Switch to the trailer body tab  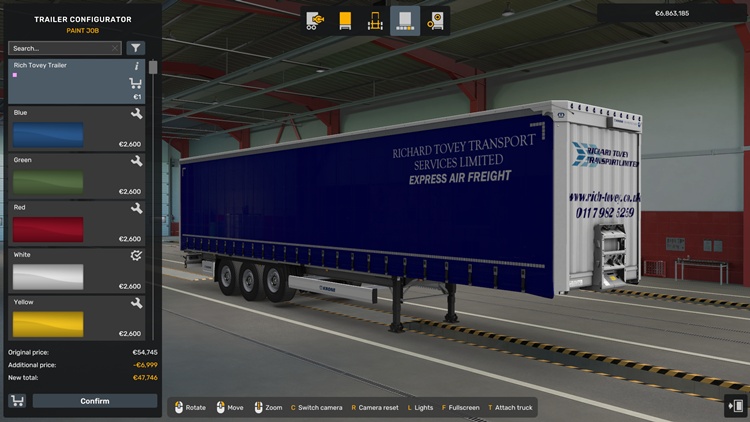[345, 20]
